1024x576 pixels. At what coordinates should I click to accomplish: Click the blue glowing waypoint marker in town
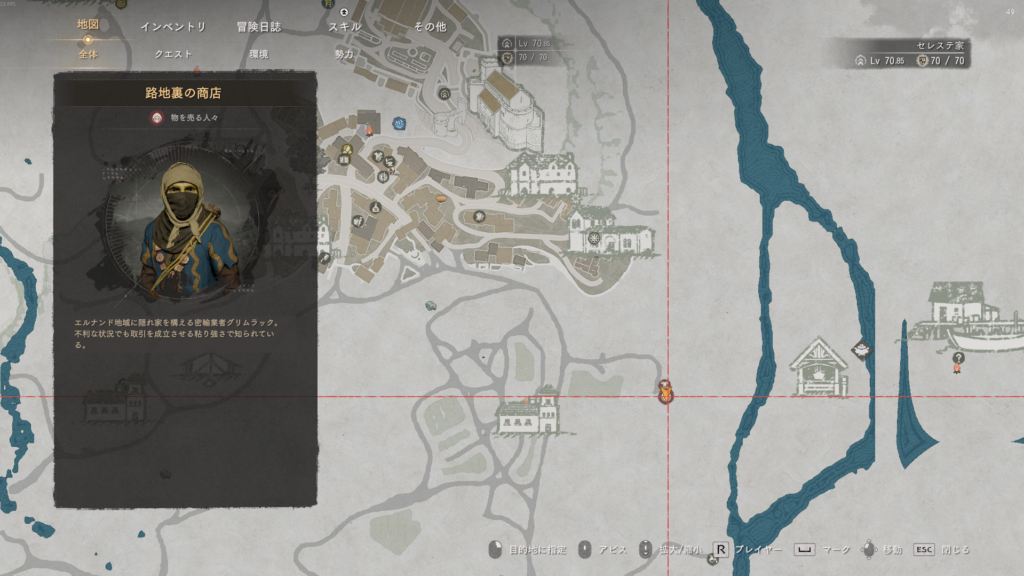tap(399, 123)
